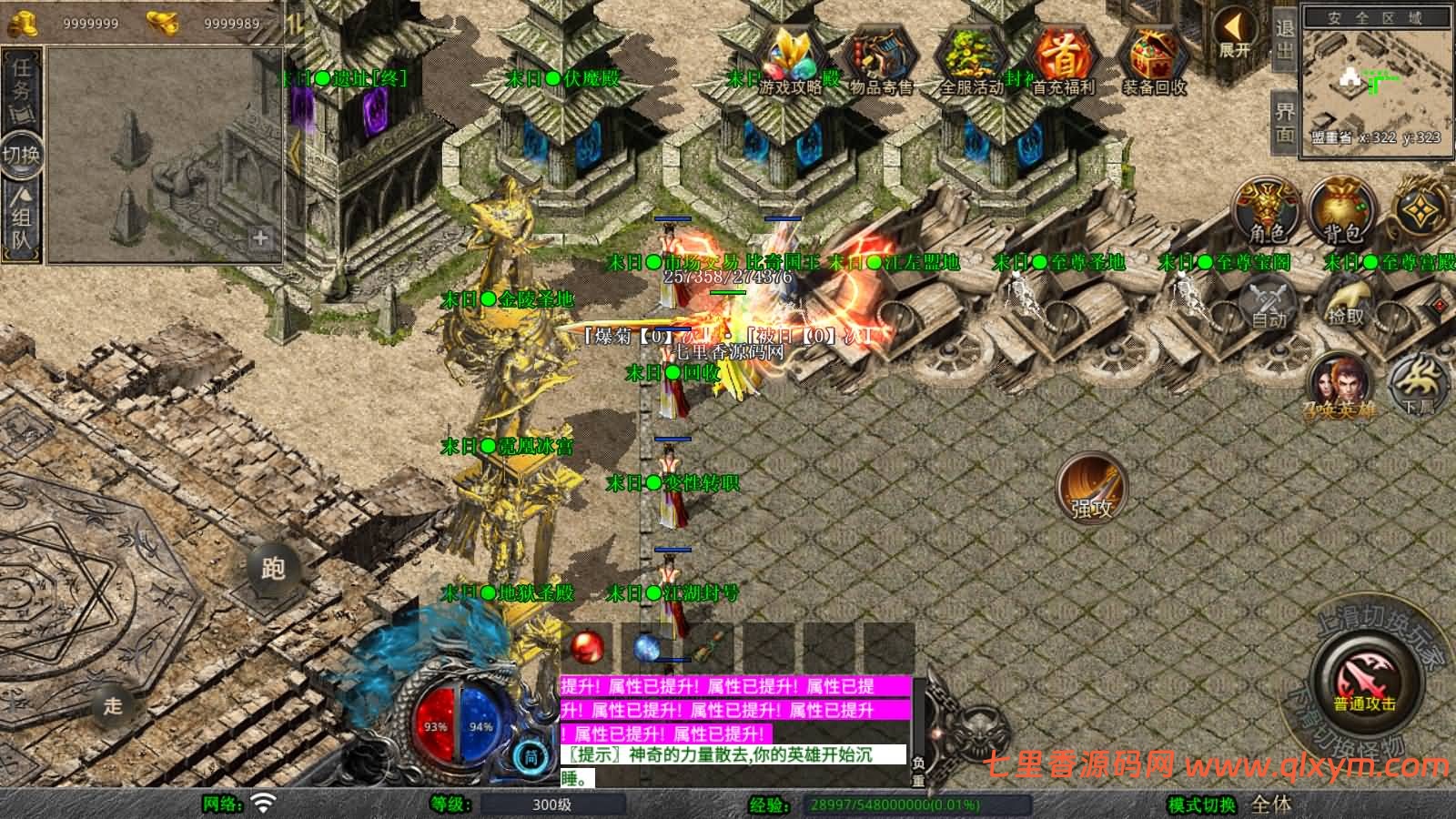Summon hero with 召唤英雄 icon
1456x819 pixels.
1339,386
